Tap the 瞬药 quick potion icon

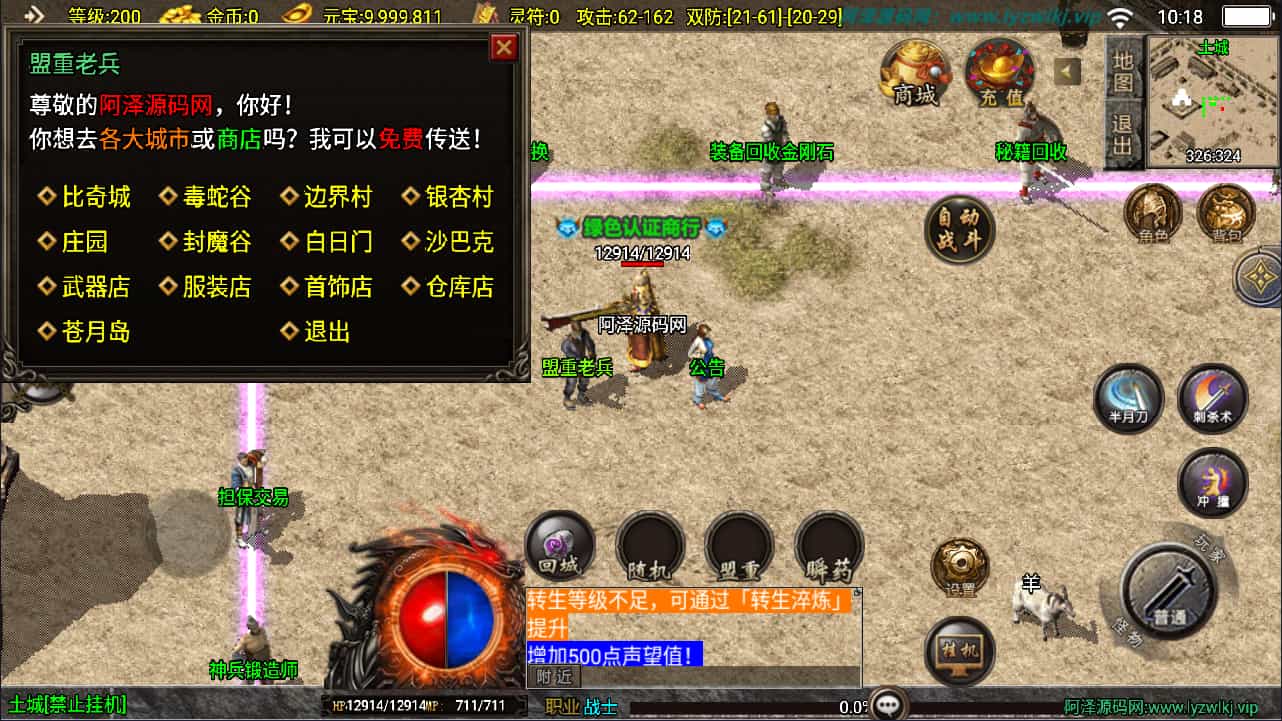coord(828,546)
